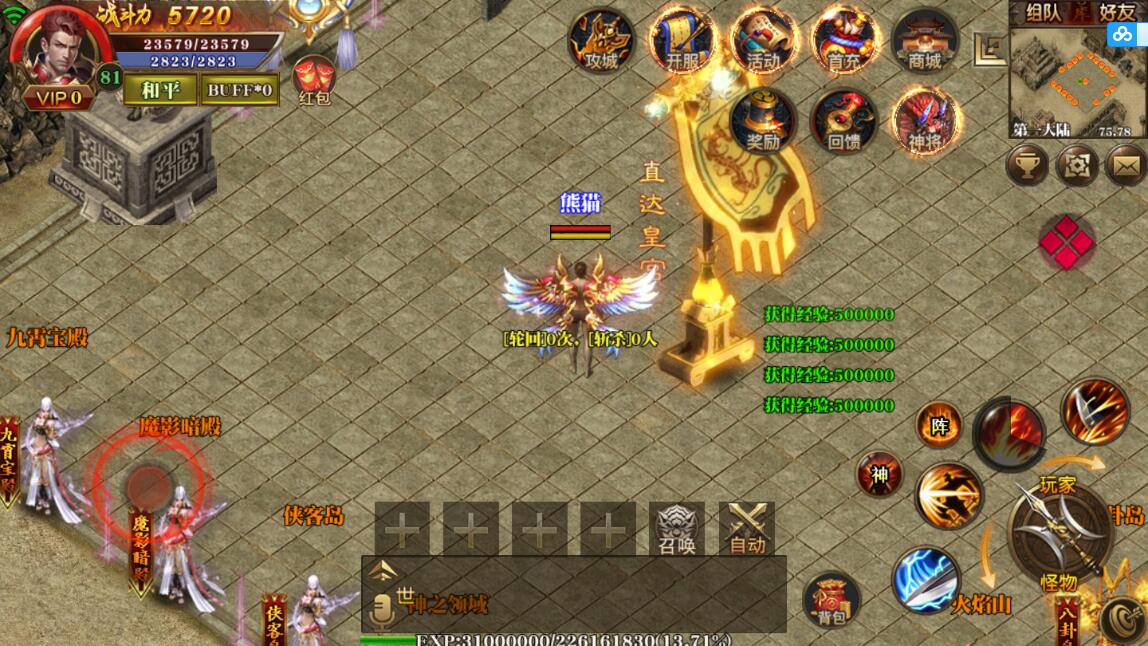Click the VIP 0 badge
Viewport: 1148px width, 646px height.
click(58, 98)
